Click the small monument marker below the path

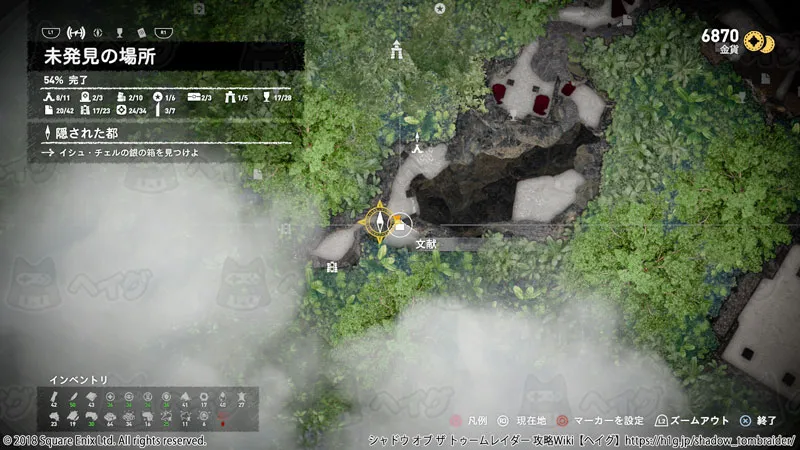[x=331, y=266]
